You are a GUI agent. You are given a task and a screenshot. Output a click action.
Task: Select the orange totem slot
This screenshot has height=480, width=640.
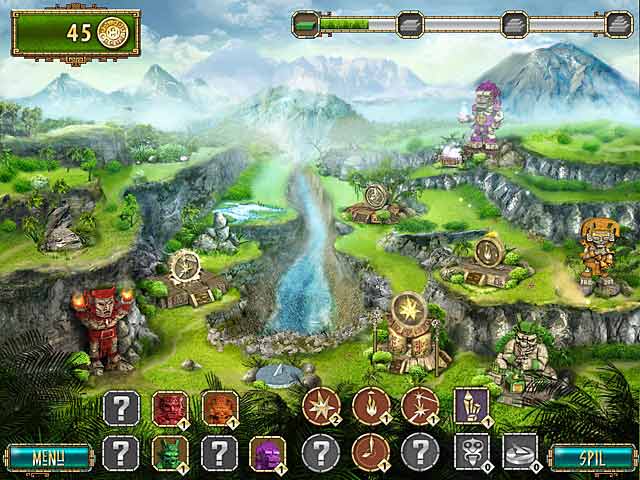click(219, 408)
